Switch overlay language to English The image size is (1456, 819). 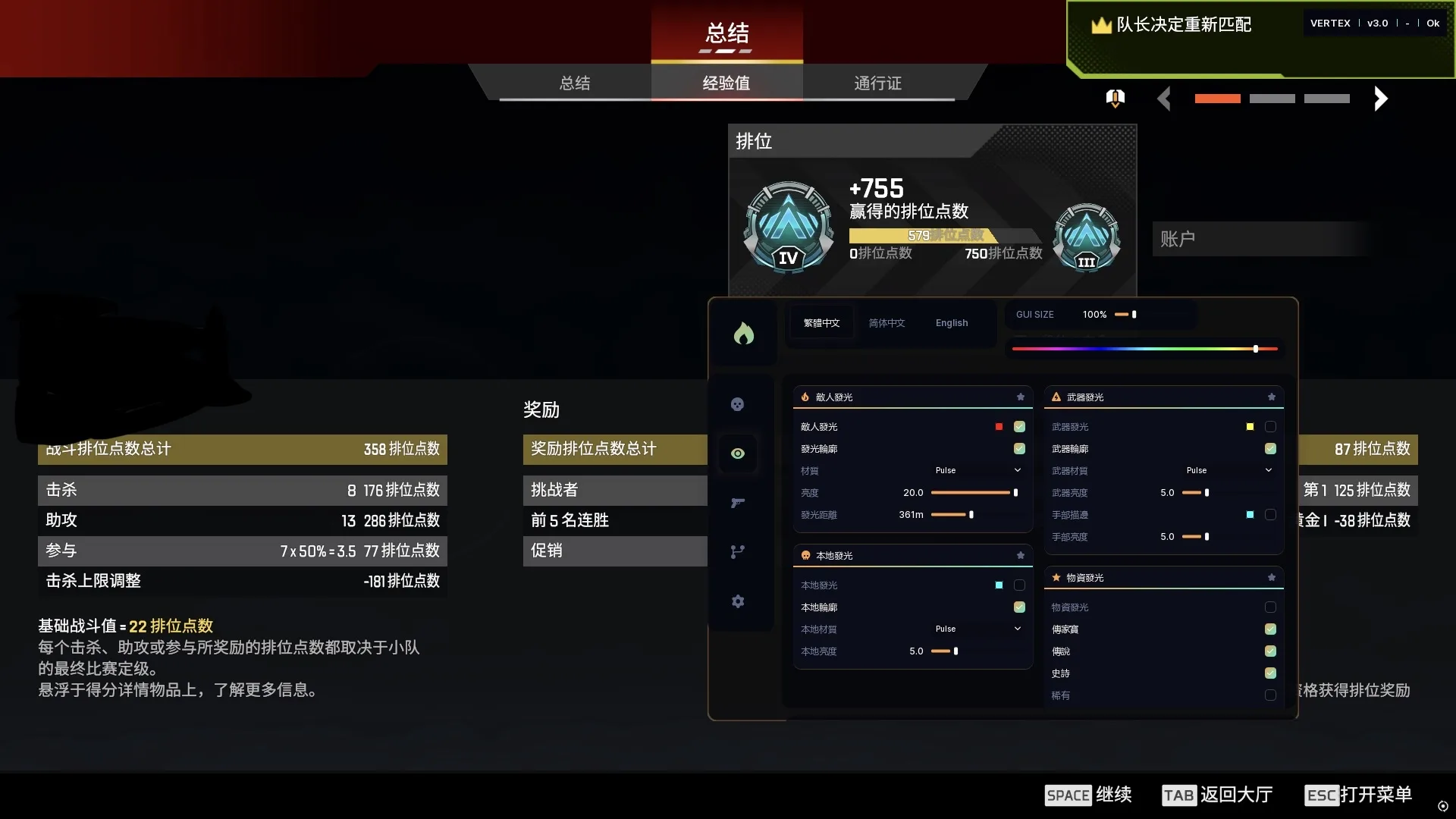(951, 323)
